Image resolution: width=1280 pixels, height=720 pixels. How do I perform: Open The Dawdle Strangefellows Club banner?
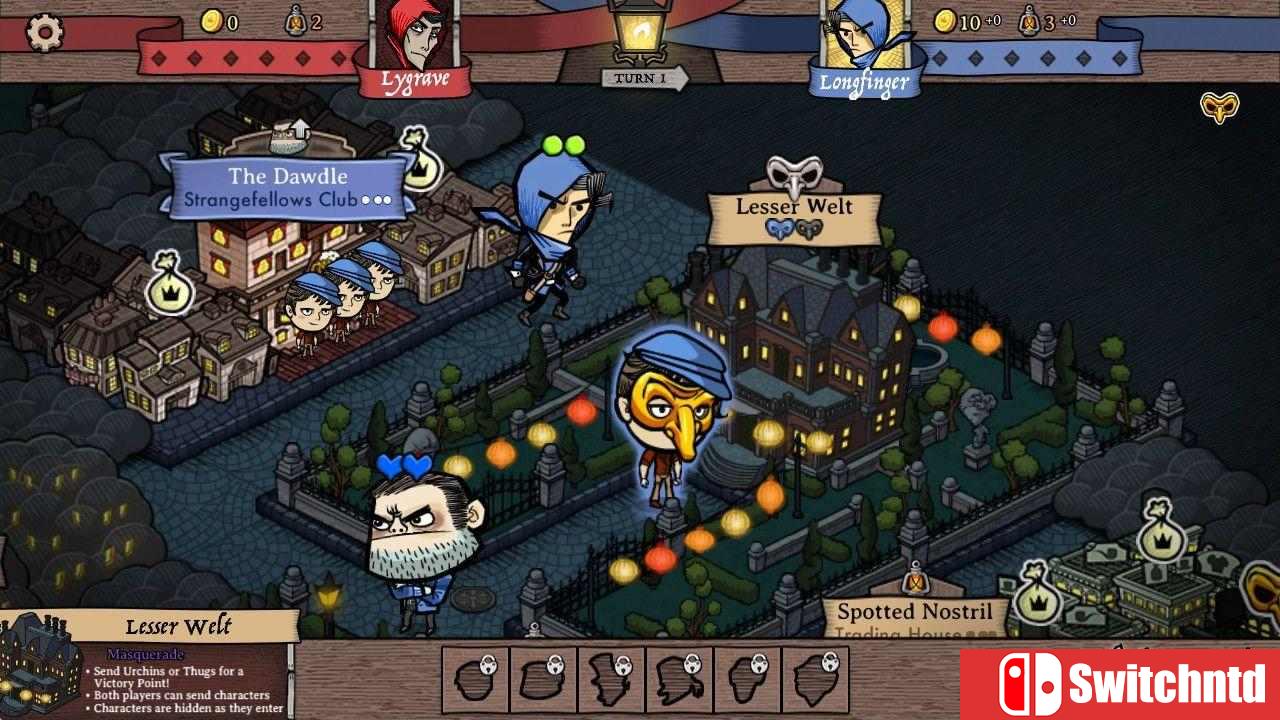pyautogui.click(x=287, y=187)
